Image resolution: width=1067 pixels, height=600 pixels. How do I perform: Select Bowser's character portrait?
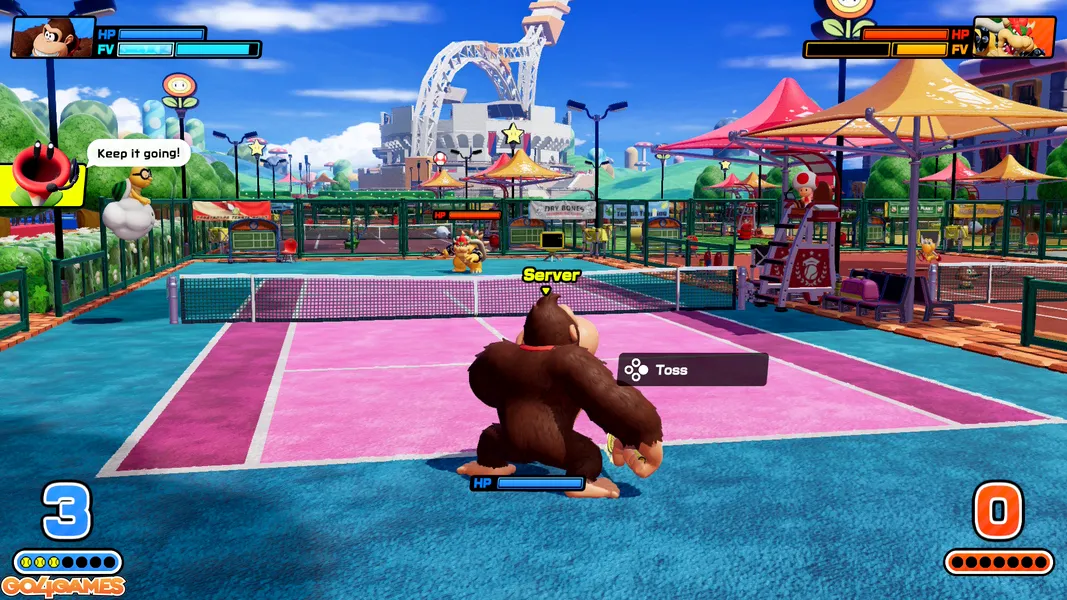click(x=1013, y=37)
